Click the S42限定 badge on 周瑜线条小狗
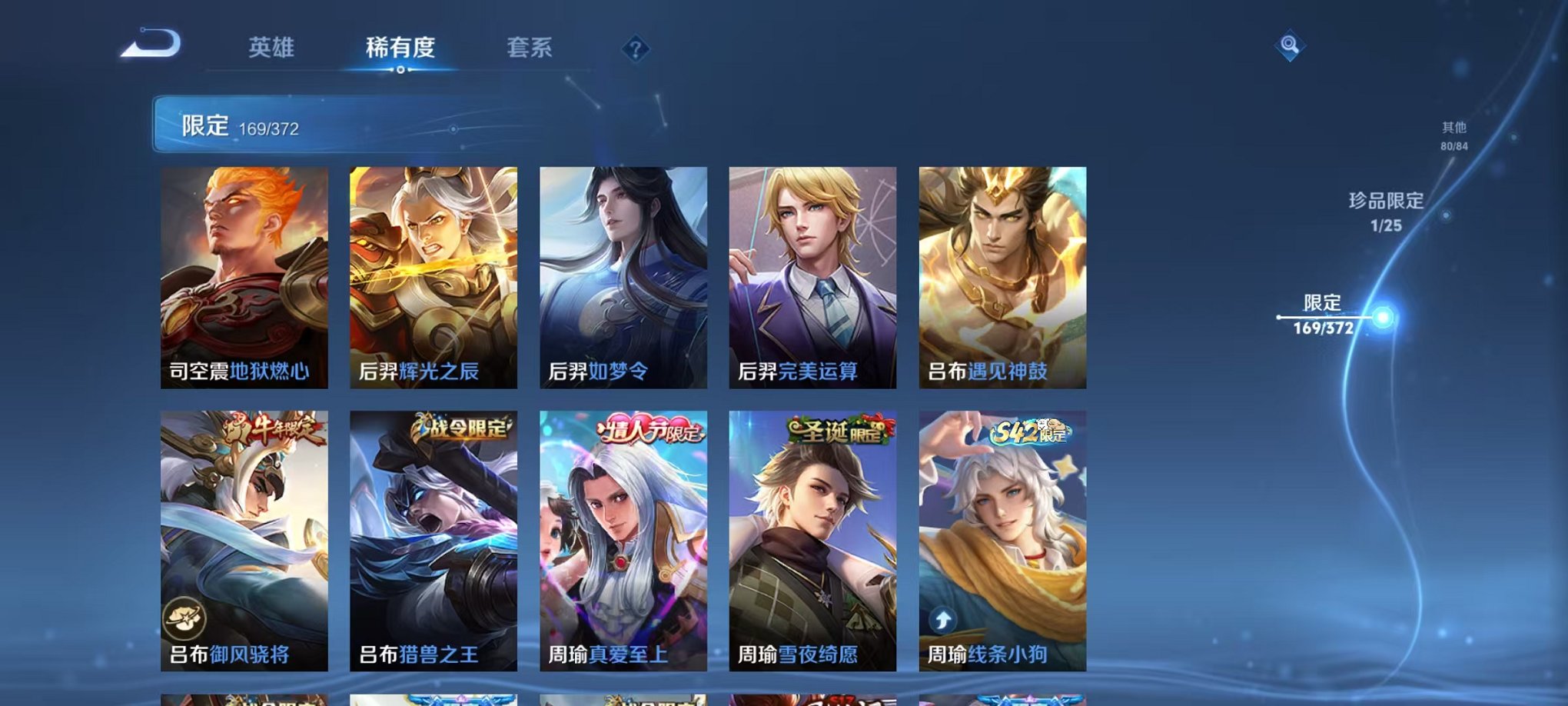Screen dimensions: 1568x706 [1032, 432]
